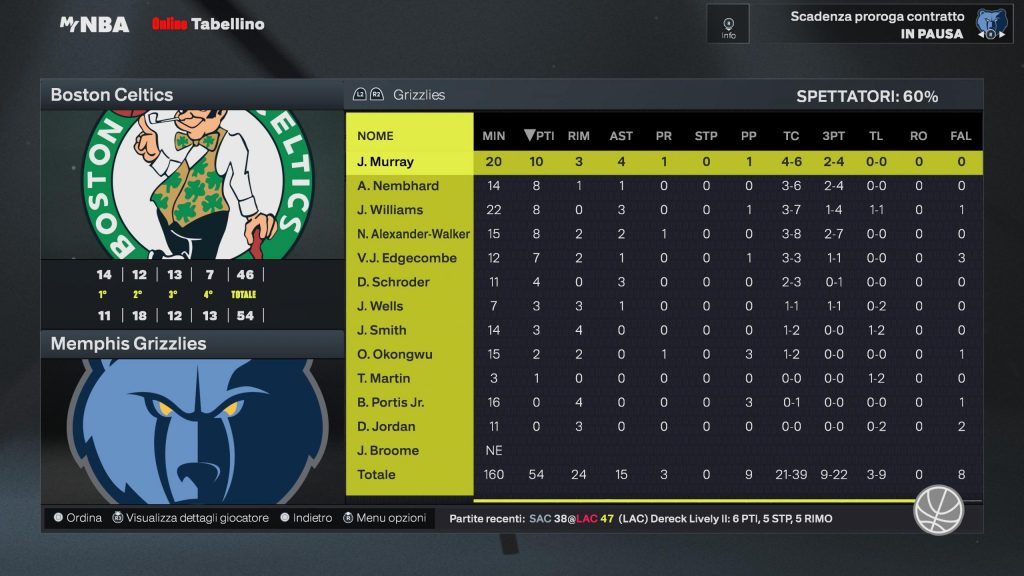1024x576 pixels.
Task: Choose D. Schroder from the box score
Action: tap(410, 282)
